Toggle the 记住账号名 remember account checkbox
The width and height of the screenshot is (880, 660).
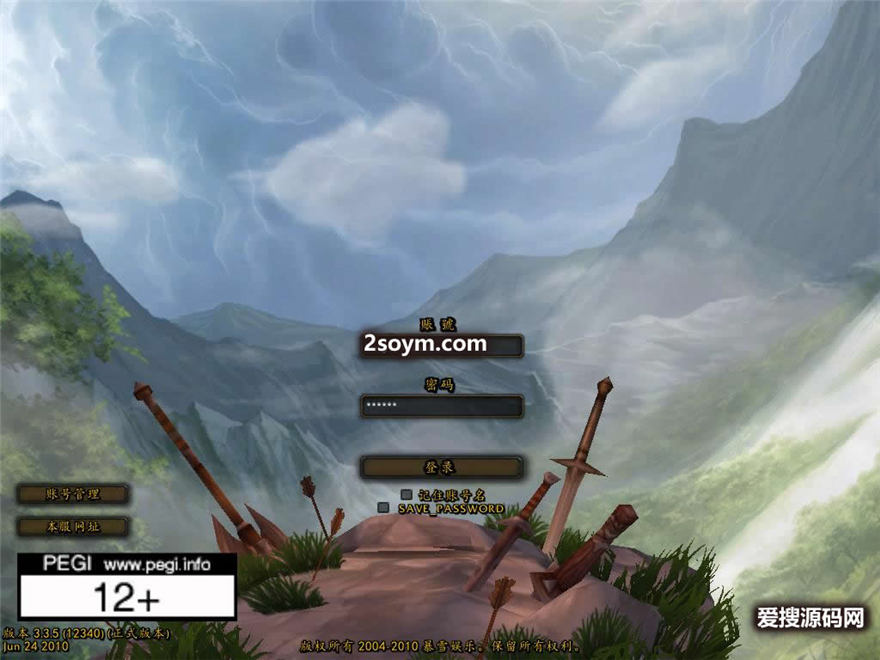click(406, 494)
